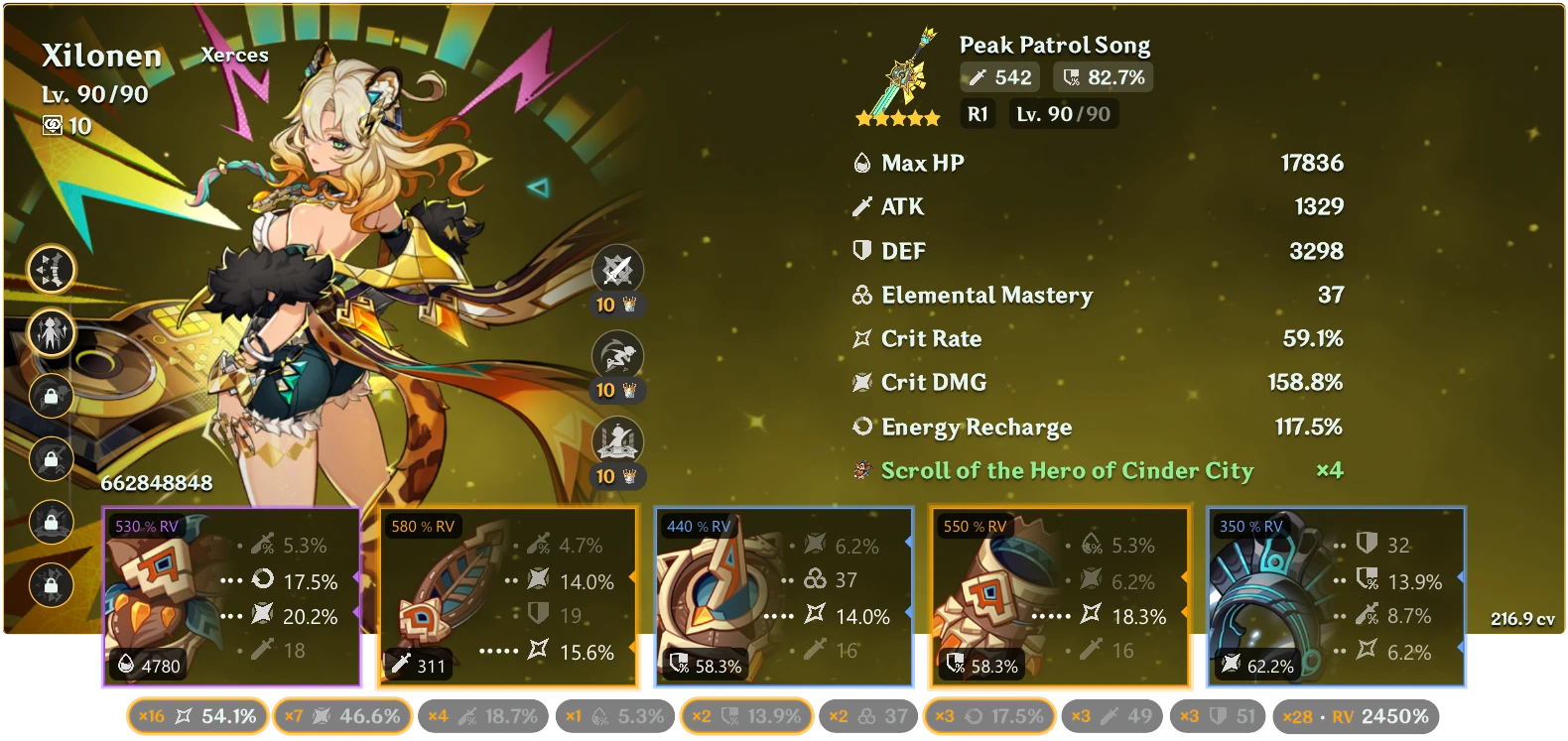Click the R1 refinement badge

[x=978, y=113]
